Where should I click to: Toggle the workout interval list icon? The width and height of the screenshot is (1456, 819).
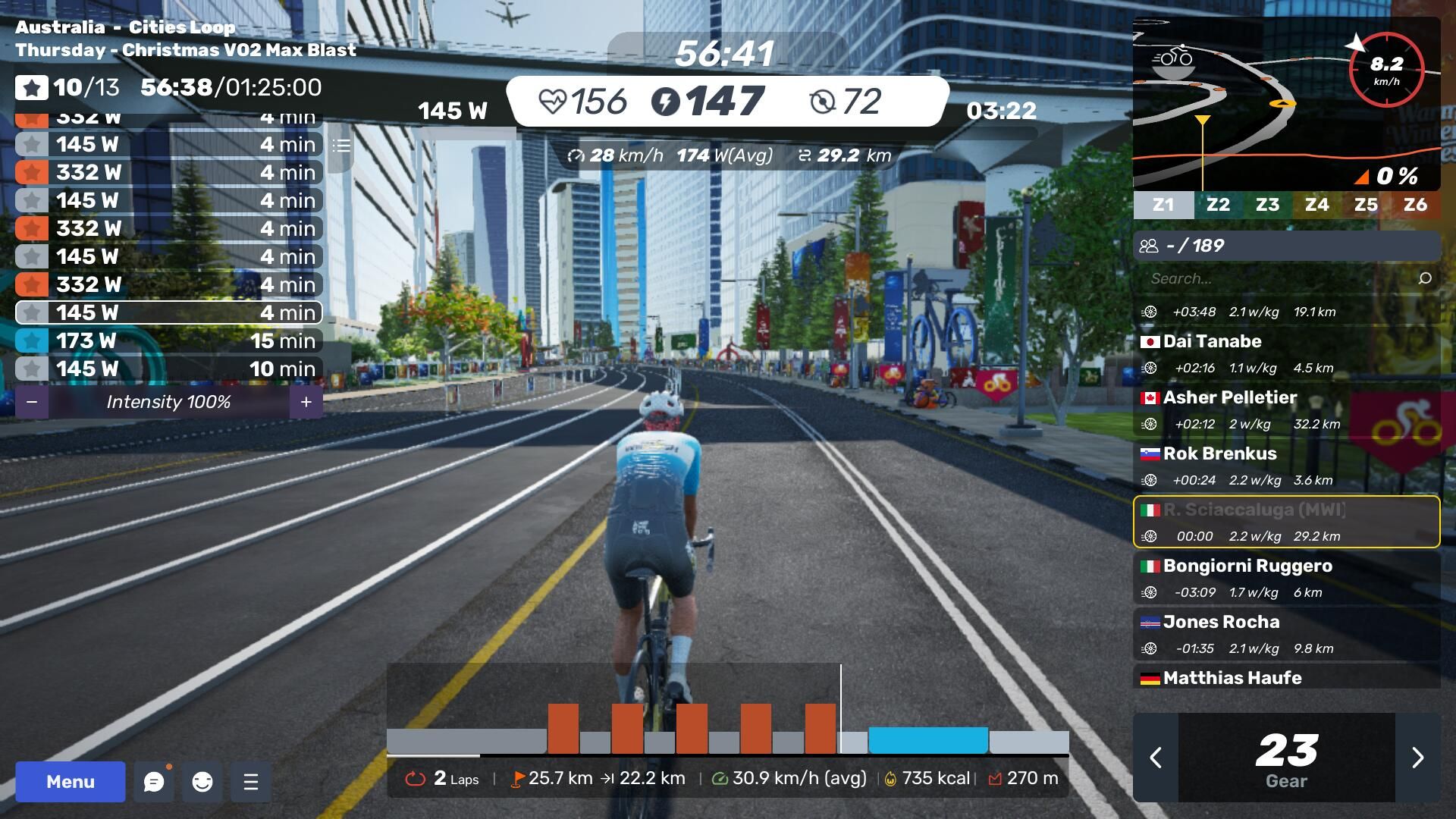click(341, 146)
